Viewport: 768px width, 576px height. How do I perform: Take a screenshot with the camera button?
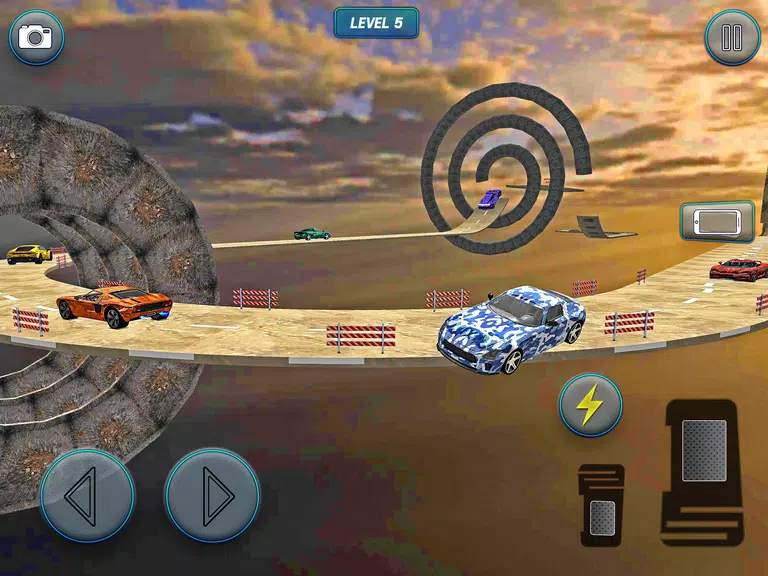(37, 38)
